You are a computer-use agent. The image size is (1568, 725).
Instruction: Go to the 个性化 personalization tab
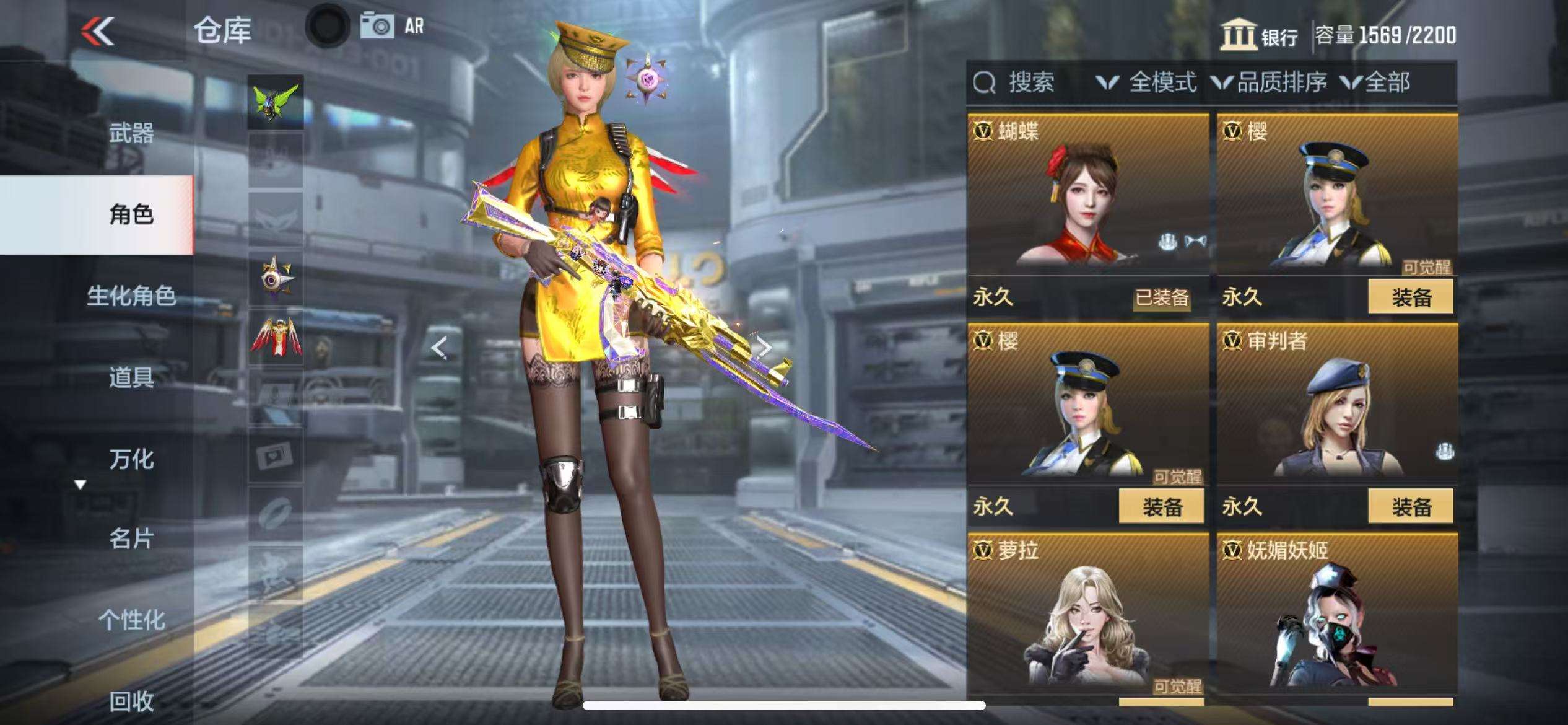(x=131, y=620)
